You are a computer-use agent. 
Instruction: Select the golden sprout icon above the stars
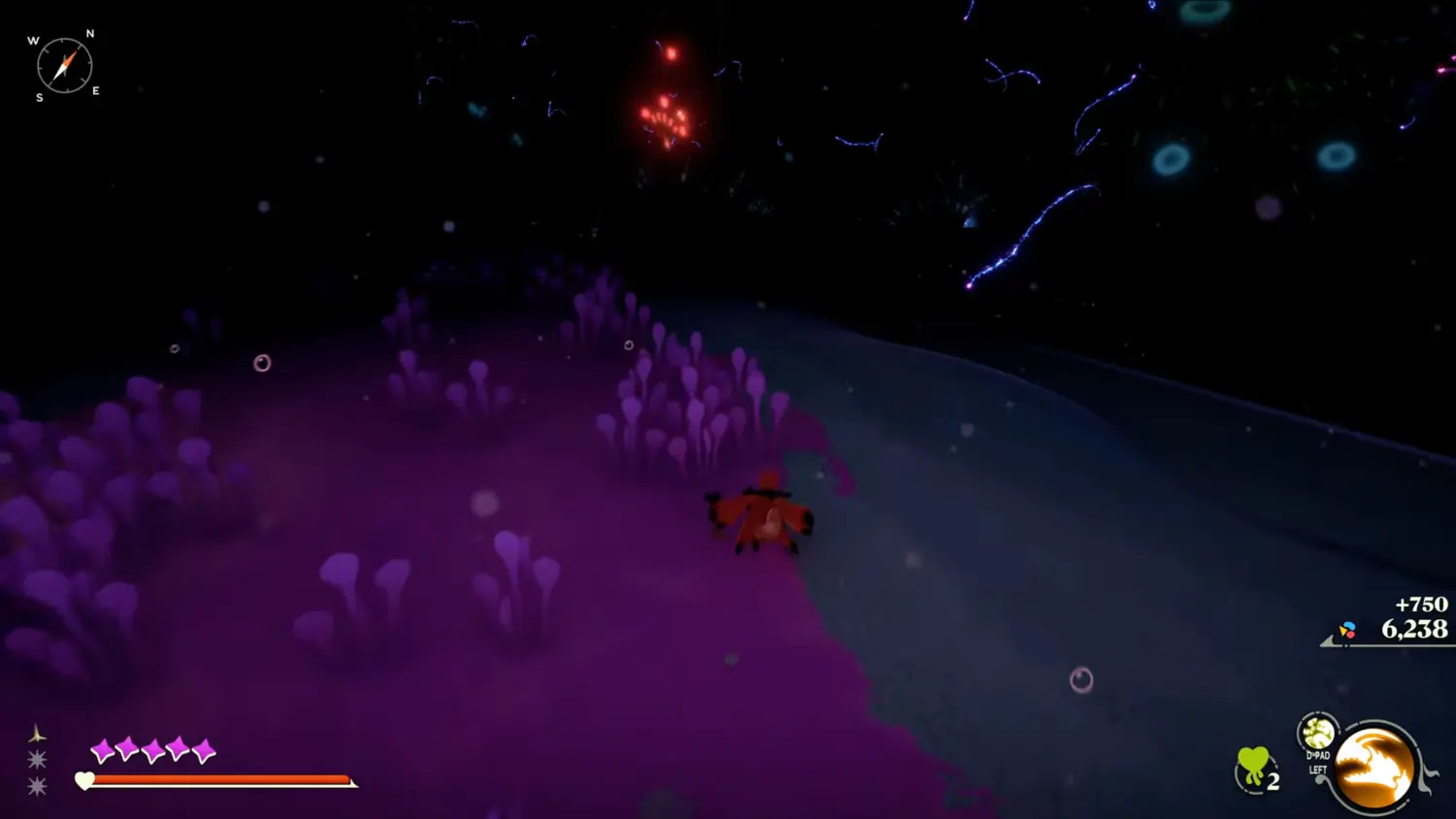click(x=37, y=733)
